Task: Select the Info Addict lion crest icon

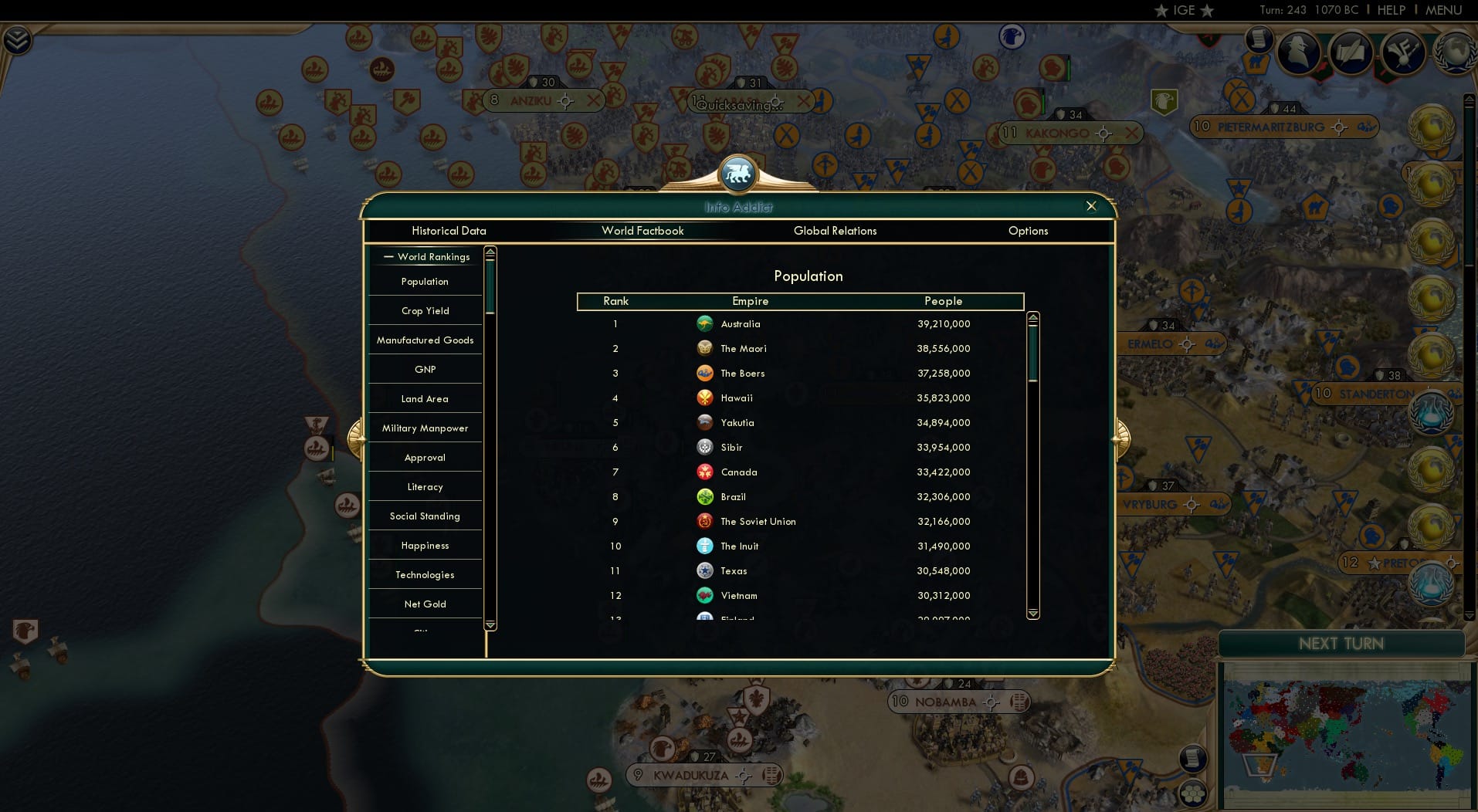Action: (738, 173)
